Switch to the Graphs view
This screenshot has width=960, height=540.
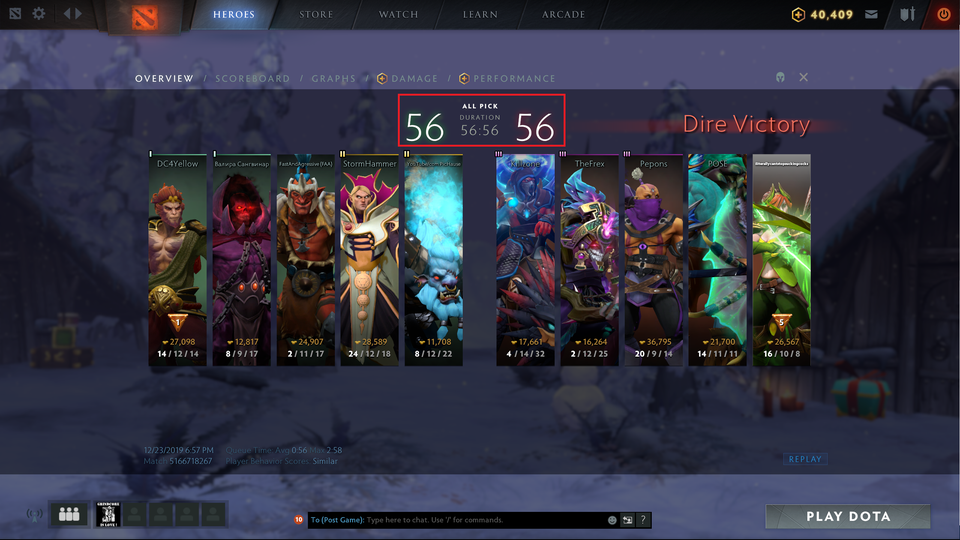pos(333,78)
